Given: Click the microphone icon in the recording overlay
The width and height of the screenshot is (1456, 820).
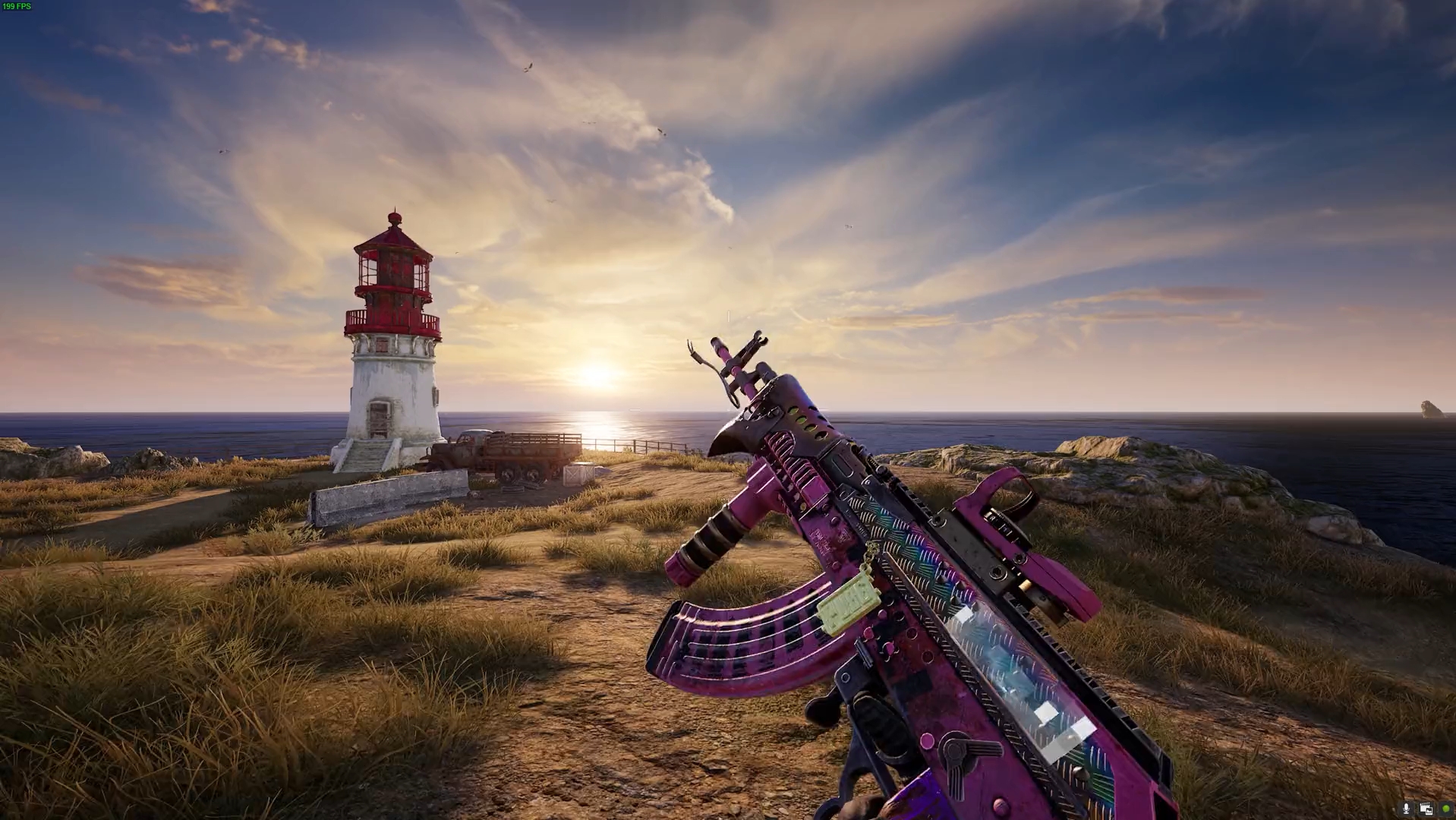Looking at the screenshot, I should click(x=1406, y=809).
